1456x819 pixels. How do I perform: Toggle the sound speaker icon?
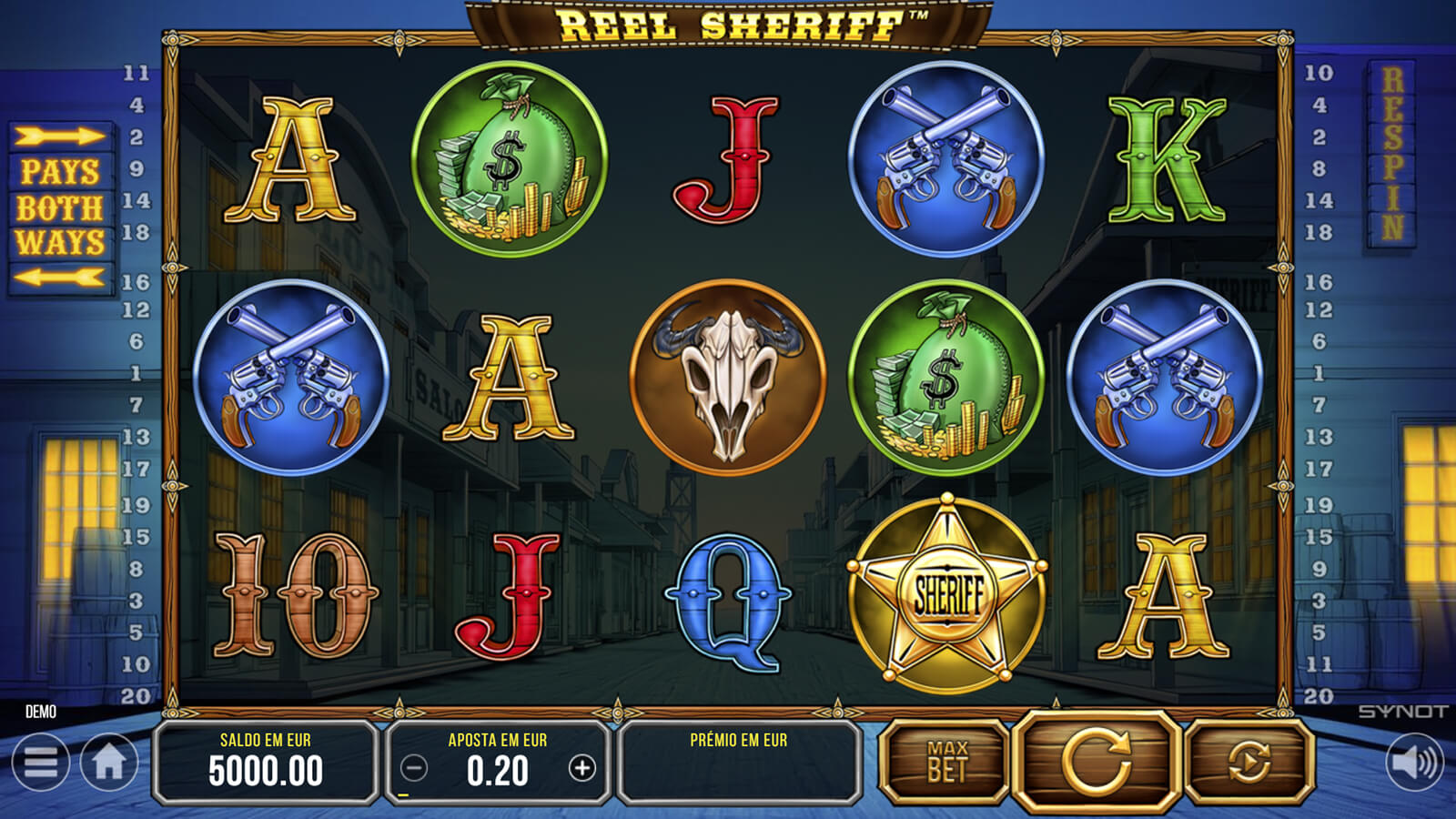[1413, 763]
